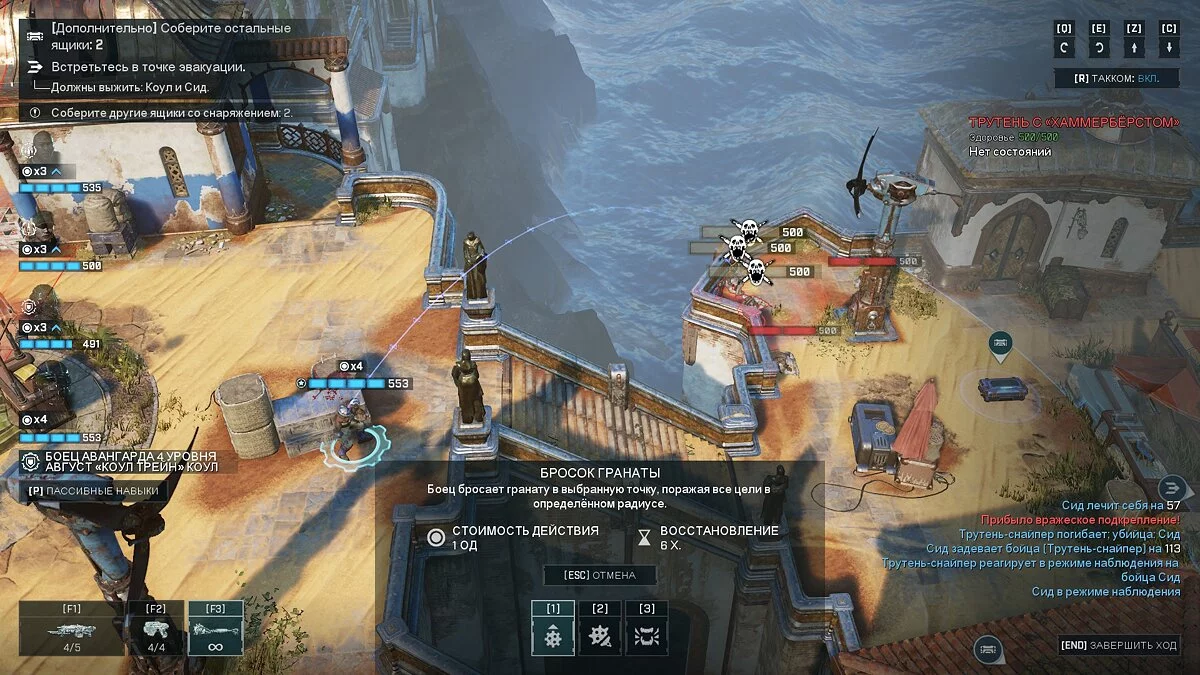Select the frag grenade ability icon
Image resolution: width=1200 pixels, height=675 pixels.
pyautogui.click(x=553, y=628)
